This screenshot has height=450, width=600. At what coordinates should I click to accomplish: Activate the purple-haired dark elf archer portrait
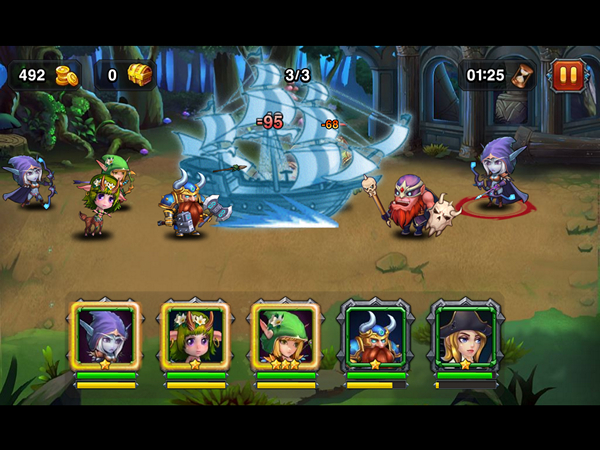pos(106,336)
